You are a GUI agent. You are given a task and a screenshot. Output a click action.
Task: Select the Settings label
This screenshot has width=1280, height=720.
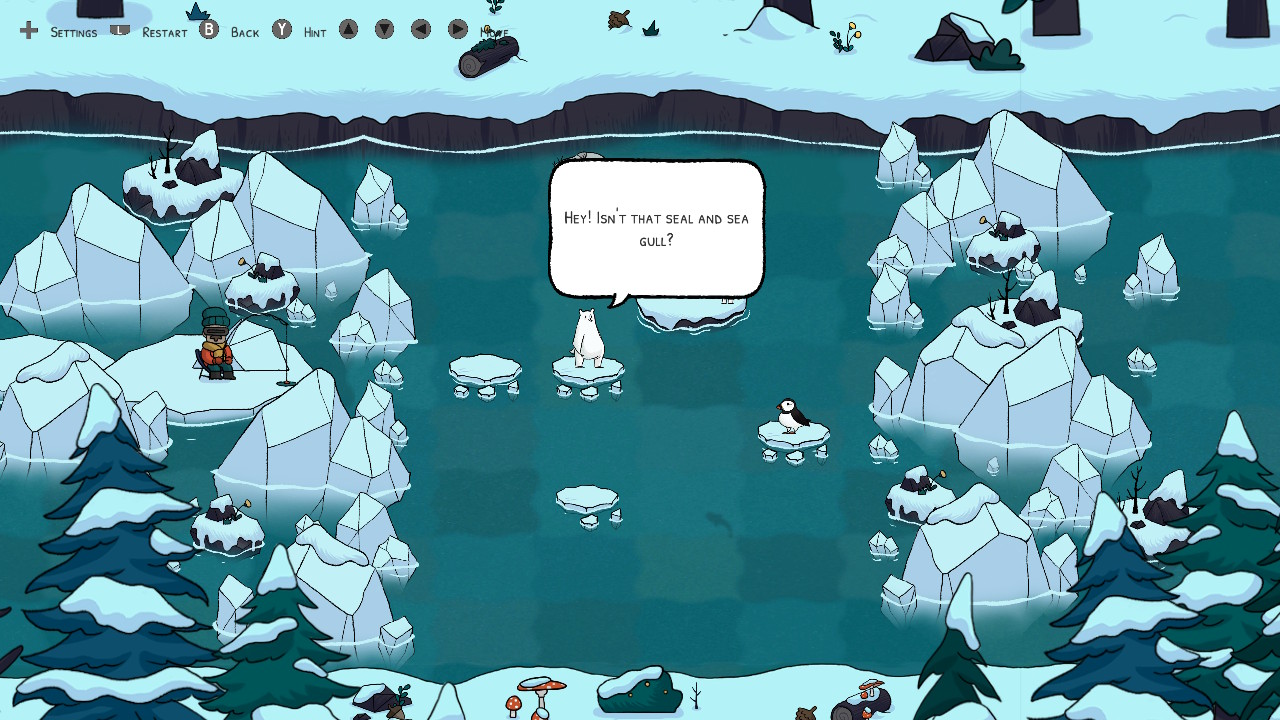pos(73,33)
